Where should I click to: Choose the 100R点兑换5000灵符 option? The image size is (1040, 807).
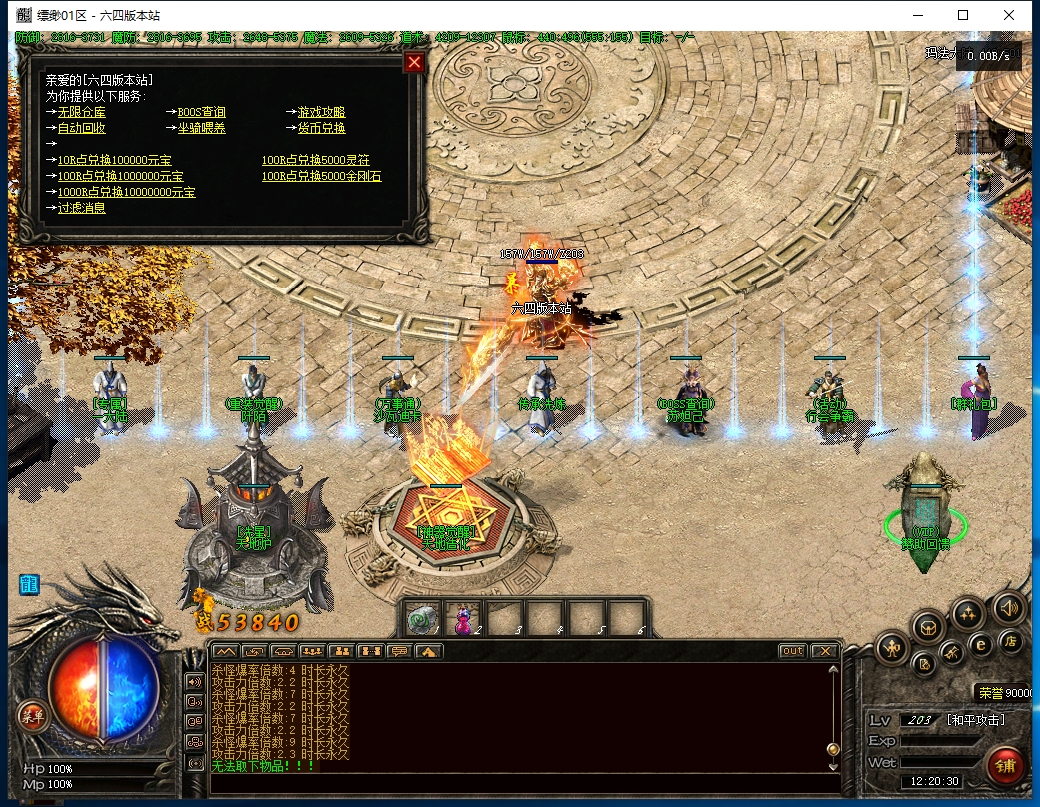tap(315, 160)
